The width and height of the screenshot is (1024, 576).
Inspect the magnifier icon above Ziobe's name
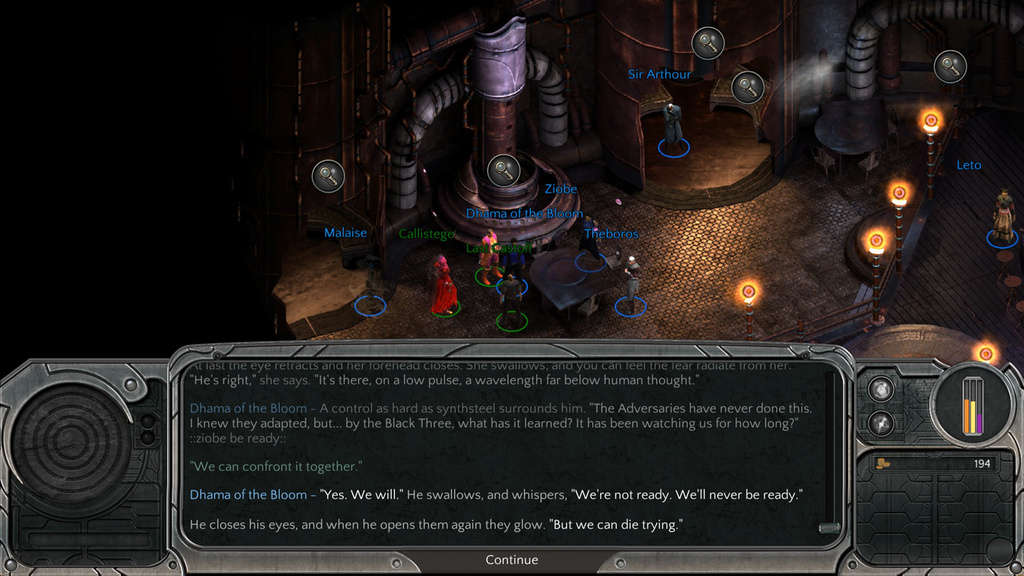click(x=503, y=170)
